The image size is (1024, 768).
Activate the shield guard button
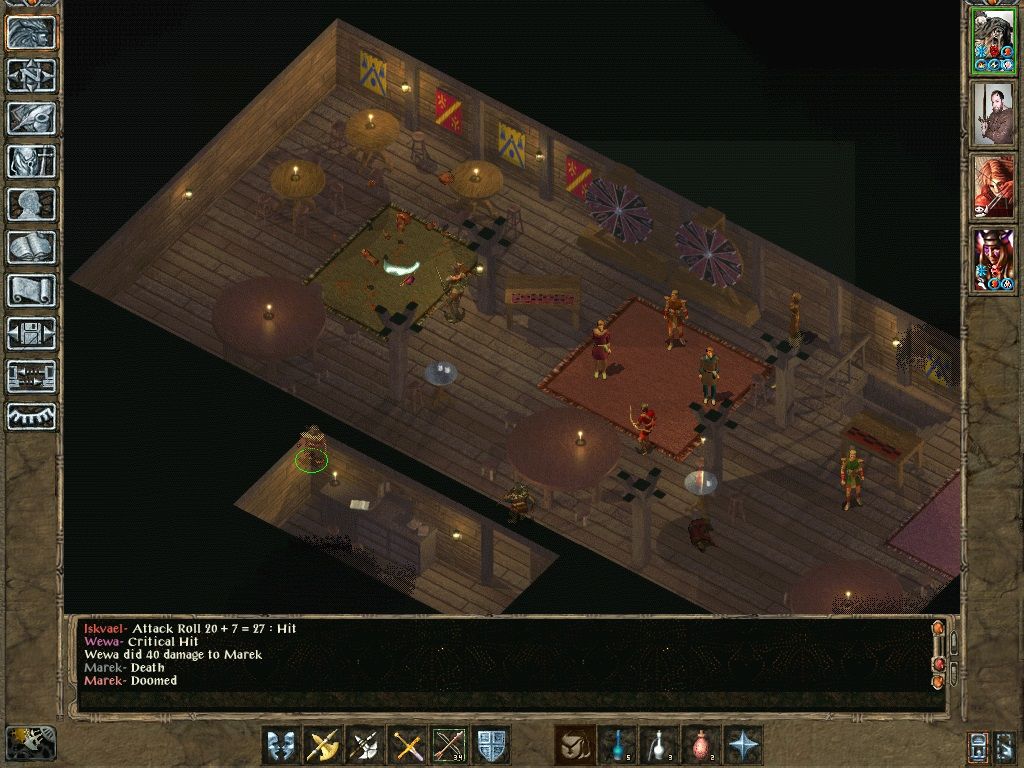pyautogui.click(x=491, y=745)
